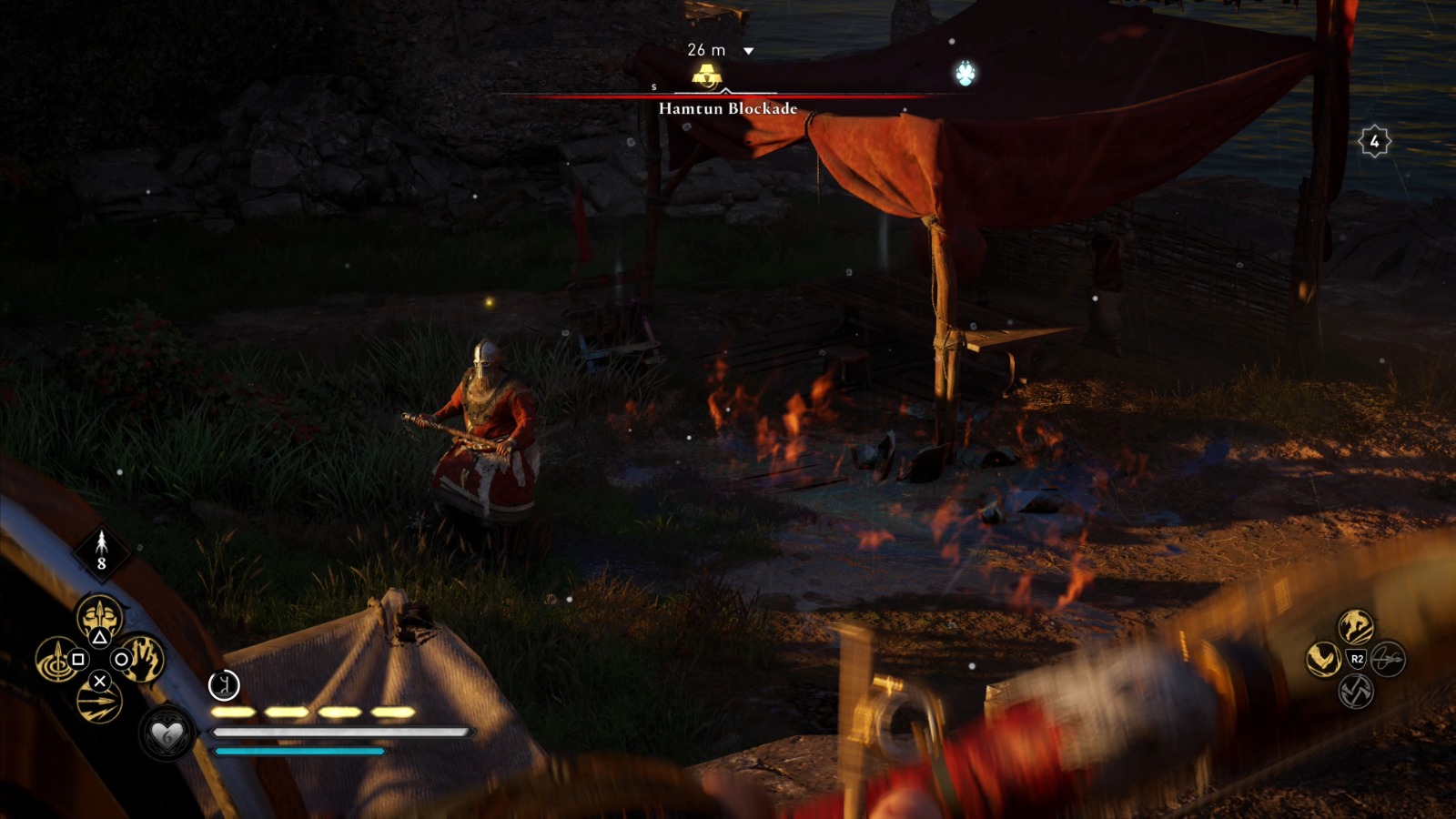This screenshot has width=1456, height=819.
Task: Click the R2 button prompt badge
Action: click(1358, 659)
